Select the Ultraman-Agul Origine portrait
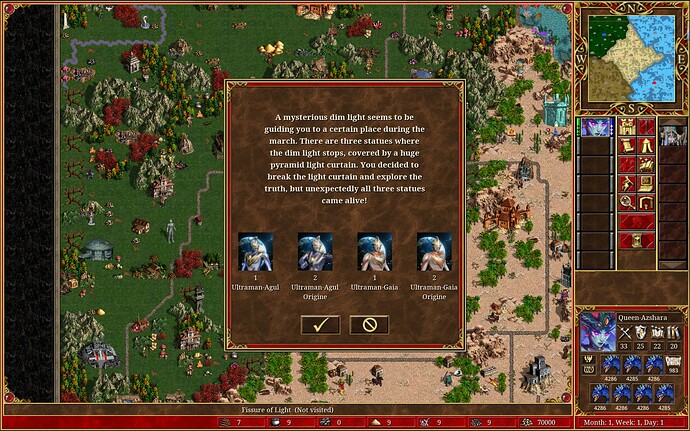The width and height of the screenshot is (690, 431). (x=315, y=251)
